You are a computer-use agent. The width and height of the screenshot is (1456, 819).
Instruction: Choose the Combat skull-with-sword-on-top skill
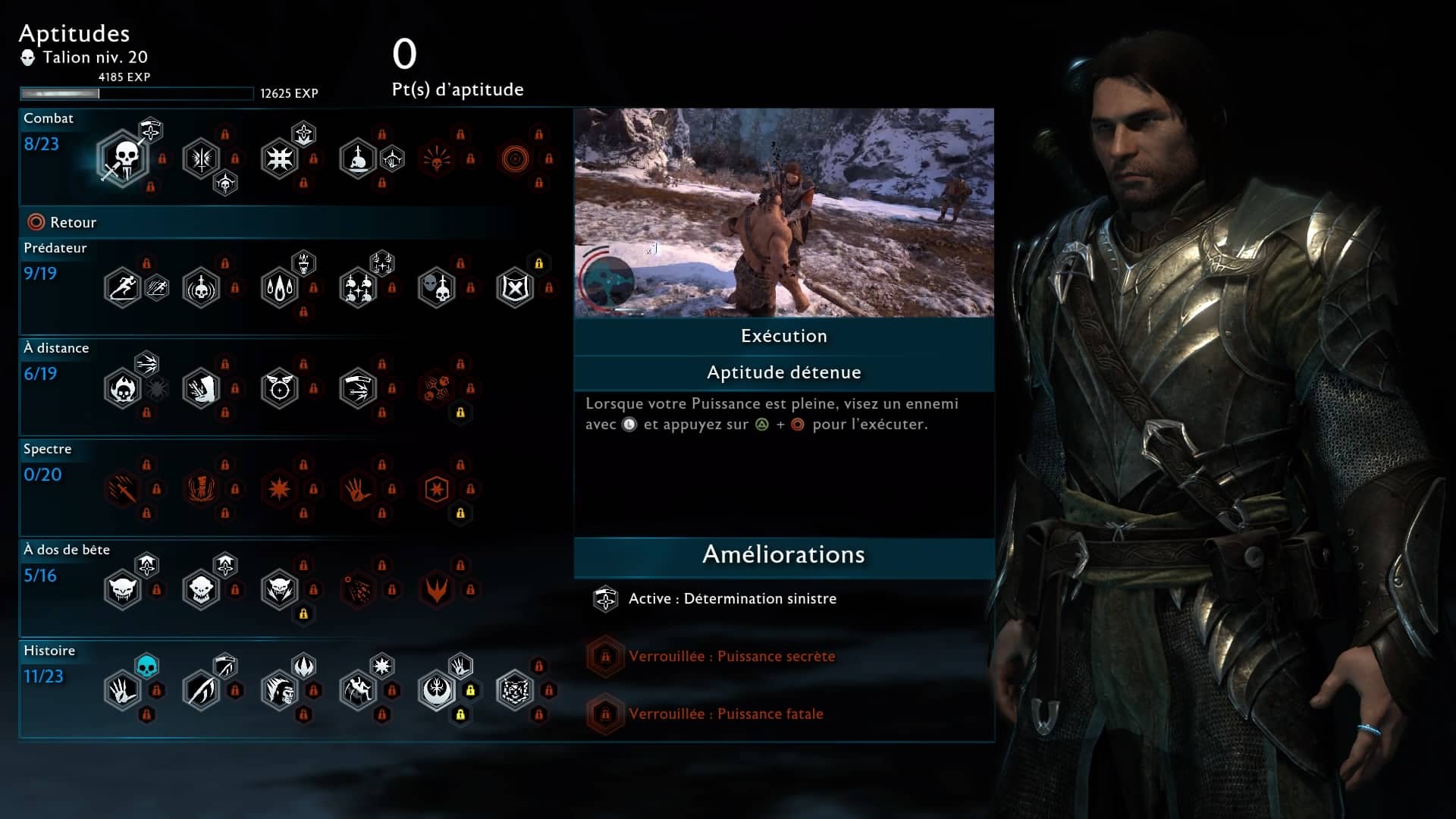click(358, 158)
